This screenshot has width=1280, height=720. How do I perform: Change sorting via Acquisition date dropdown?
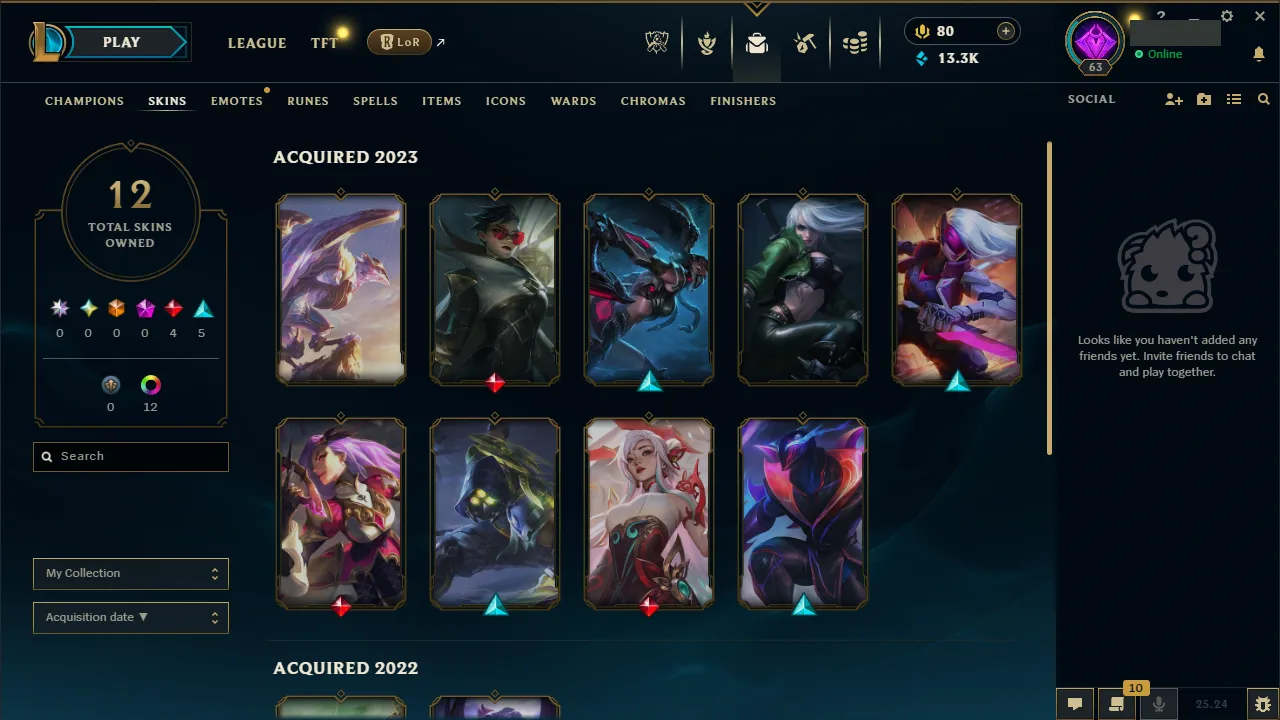(130, 617)
